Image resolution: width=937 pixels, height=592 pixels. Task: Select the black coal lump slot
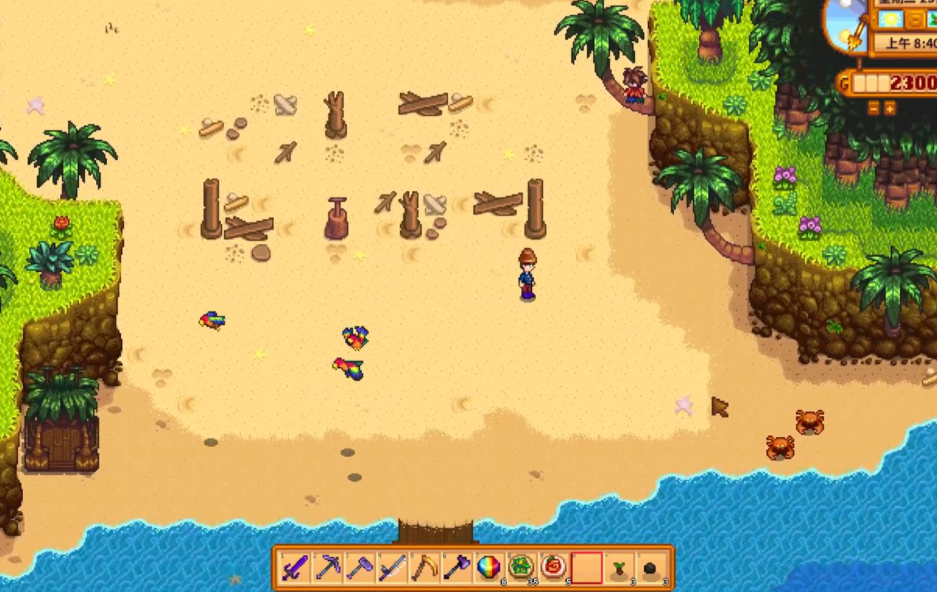tap(651, 567)
